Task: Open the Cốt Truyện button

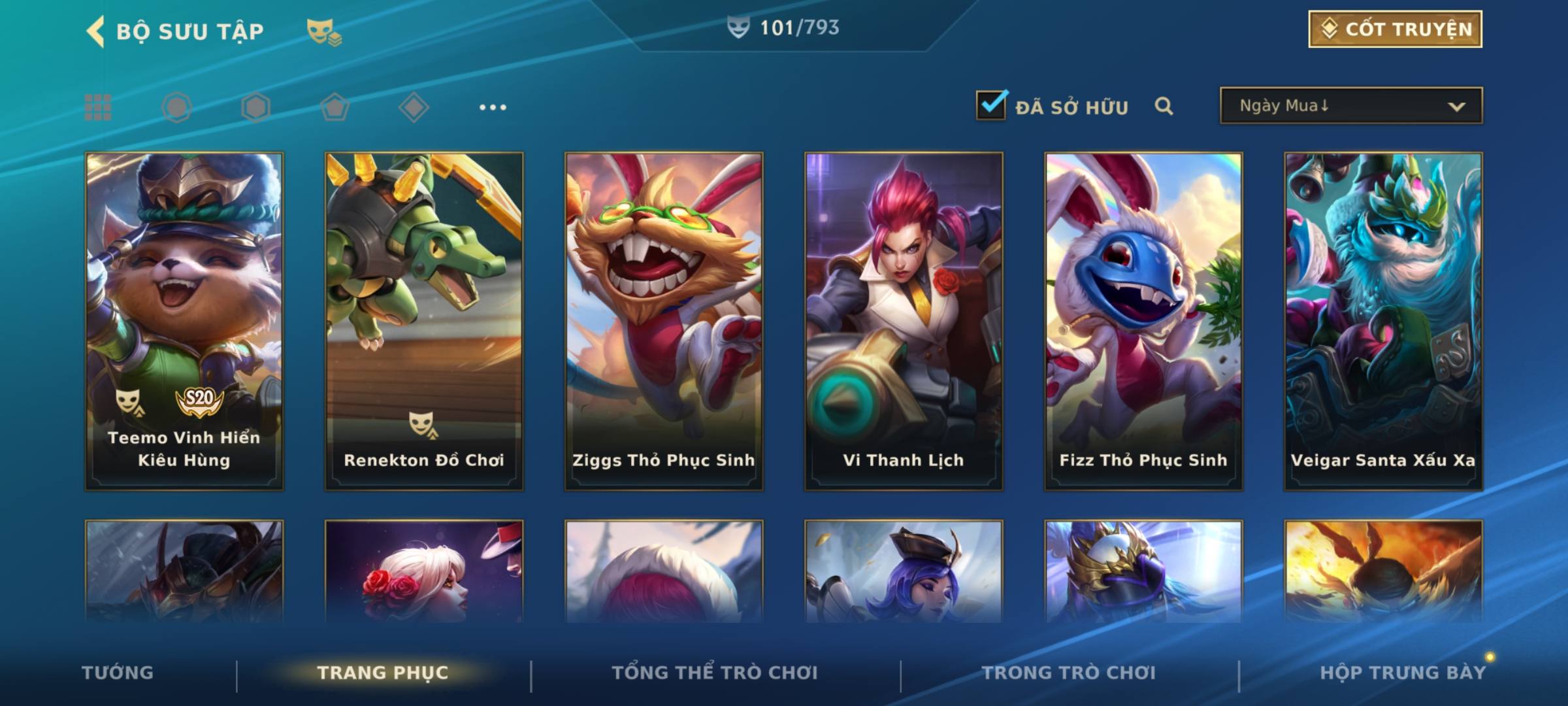Action: [x=1395, y=29]
